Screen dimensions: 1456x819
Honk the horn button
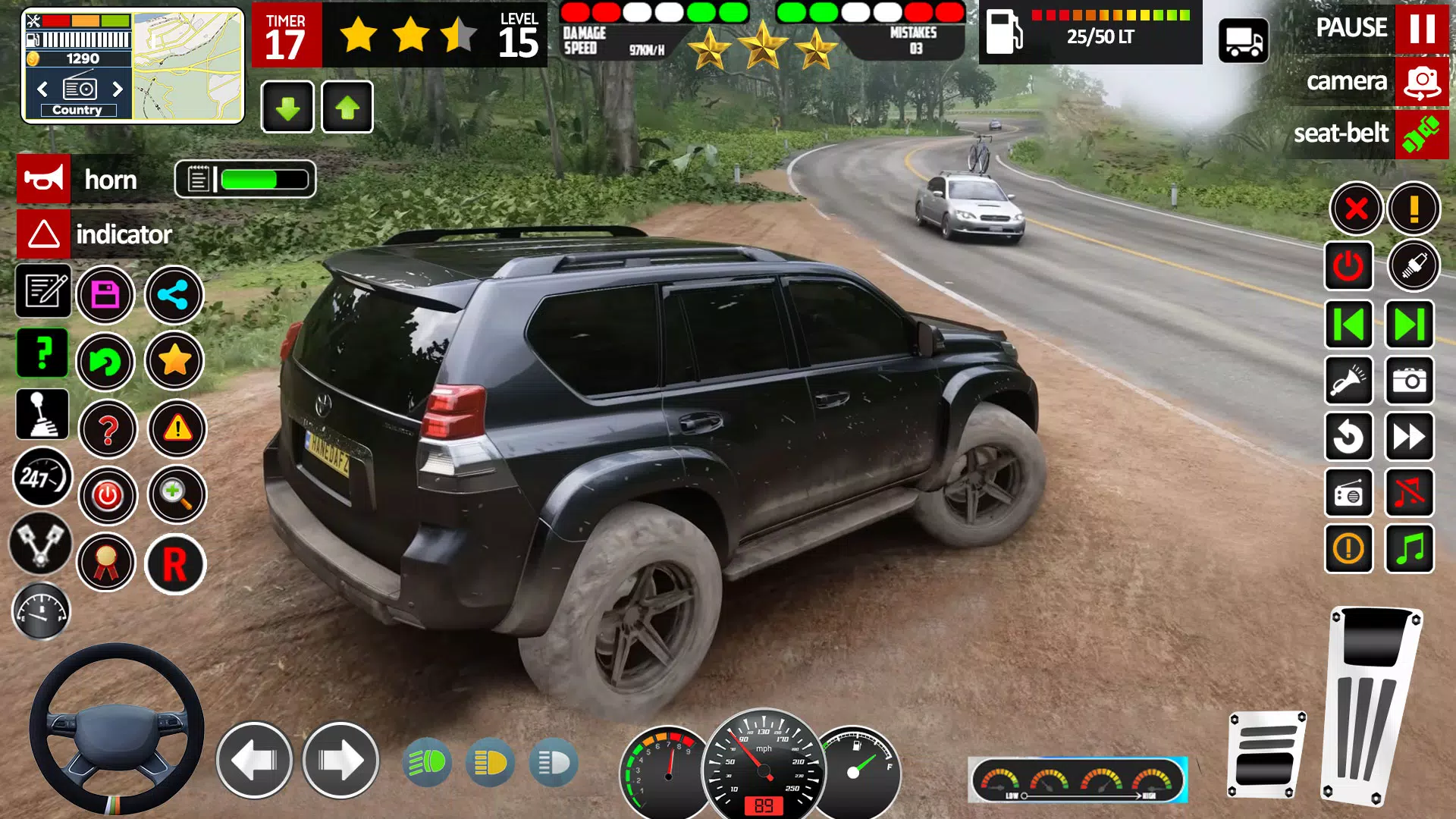pyautogui.click(x=44, y=179)
